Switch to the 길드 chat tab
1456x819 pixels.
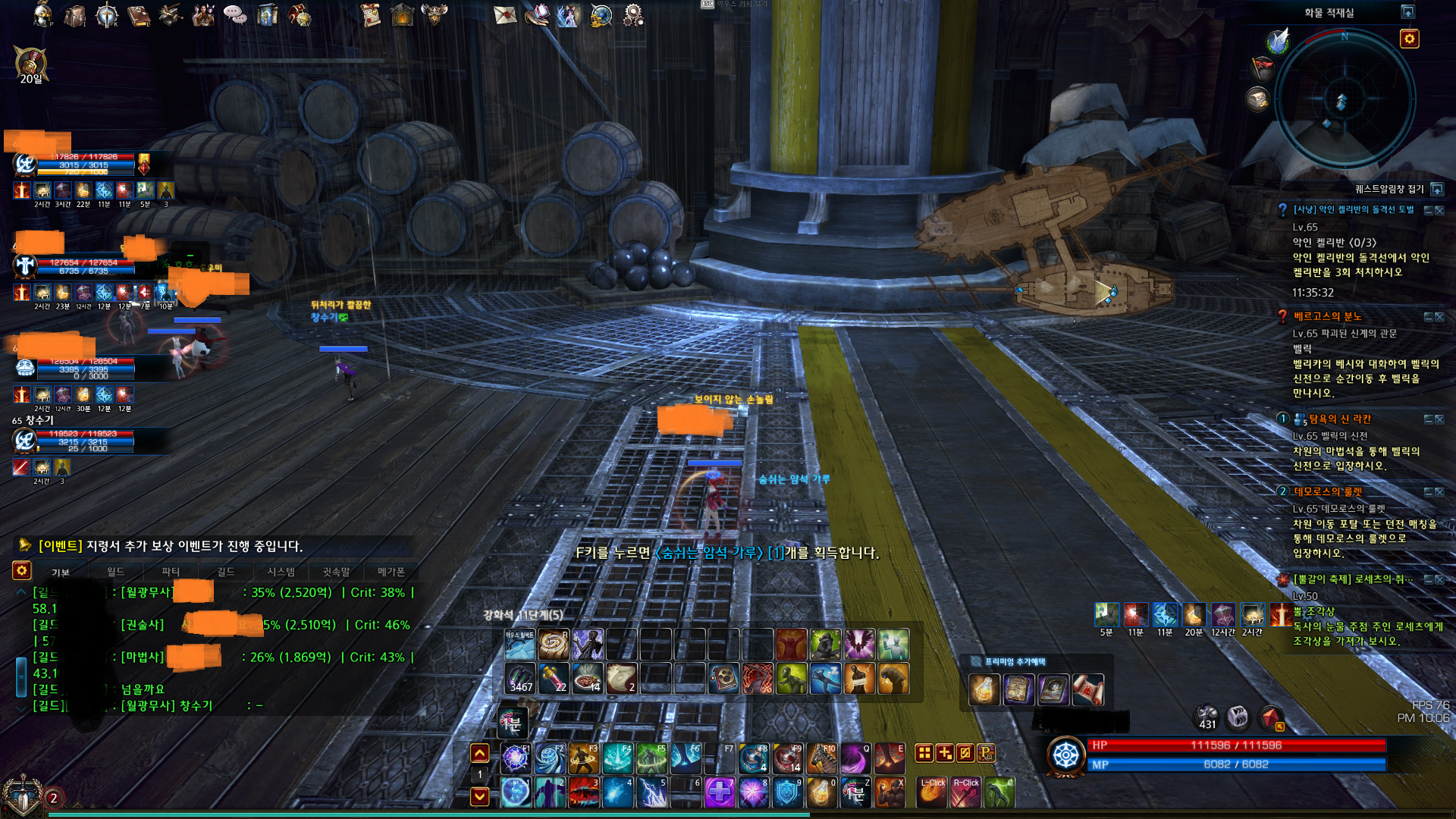(225, 572)
